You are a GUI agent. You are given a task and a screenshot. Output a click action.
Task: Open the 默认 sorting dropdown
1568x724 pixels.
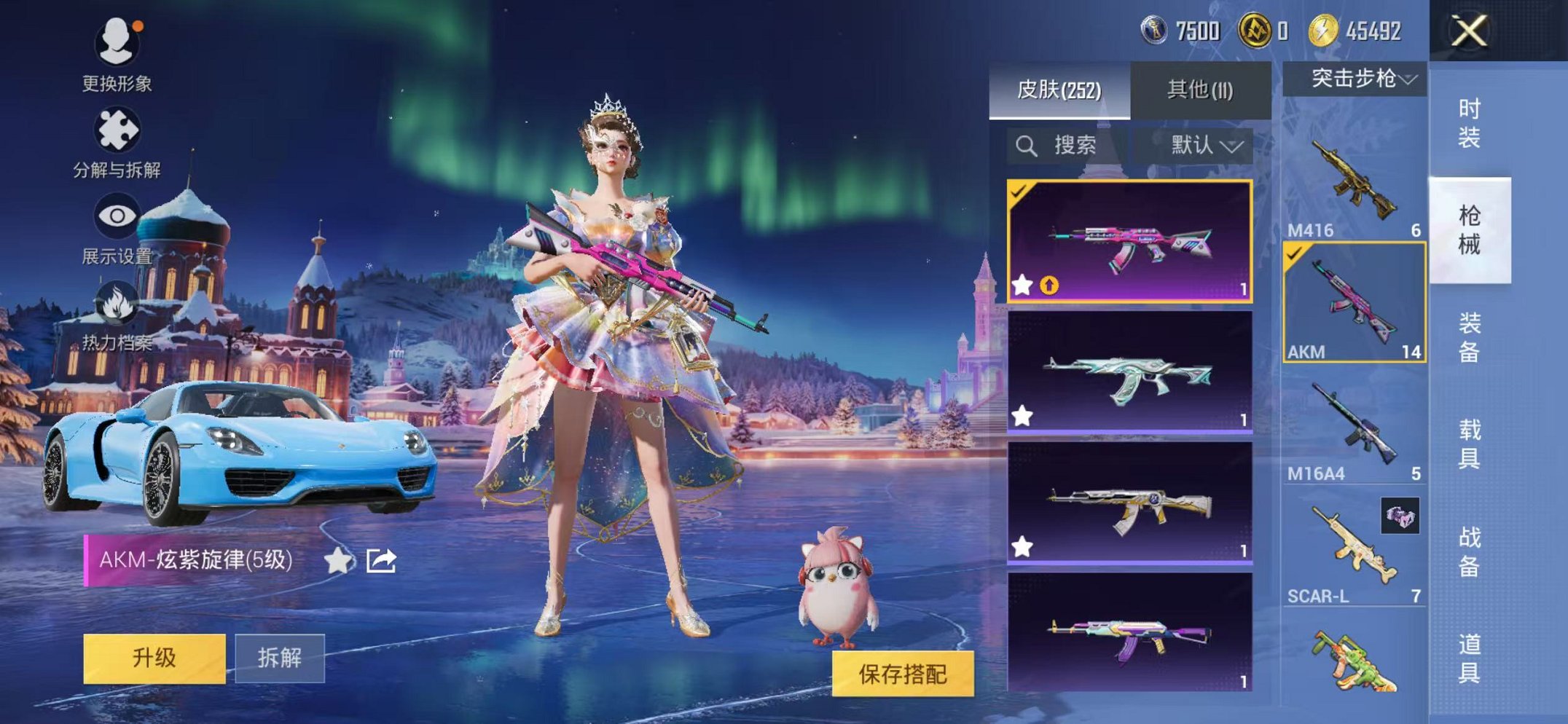[x=1204, y=144]
